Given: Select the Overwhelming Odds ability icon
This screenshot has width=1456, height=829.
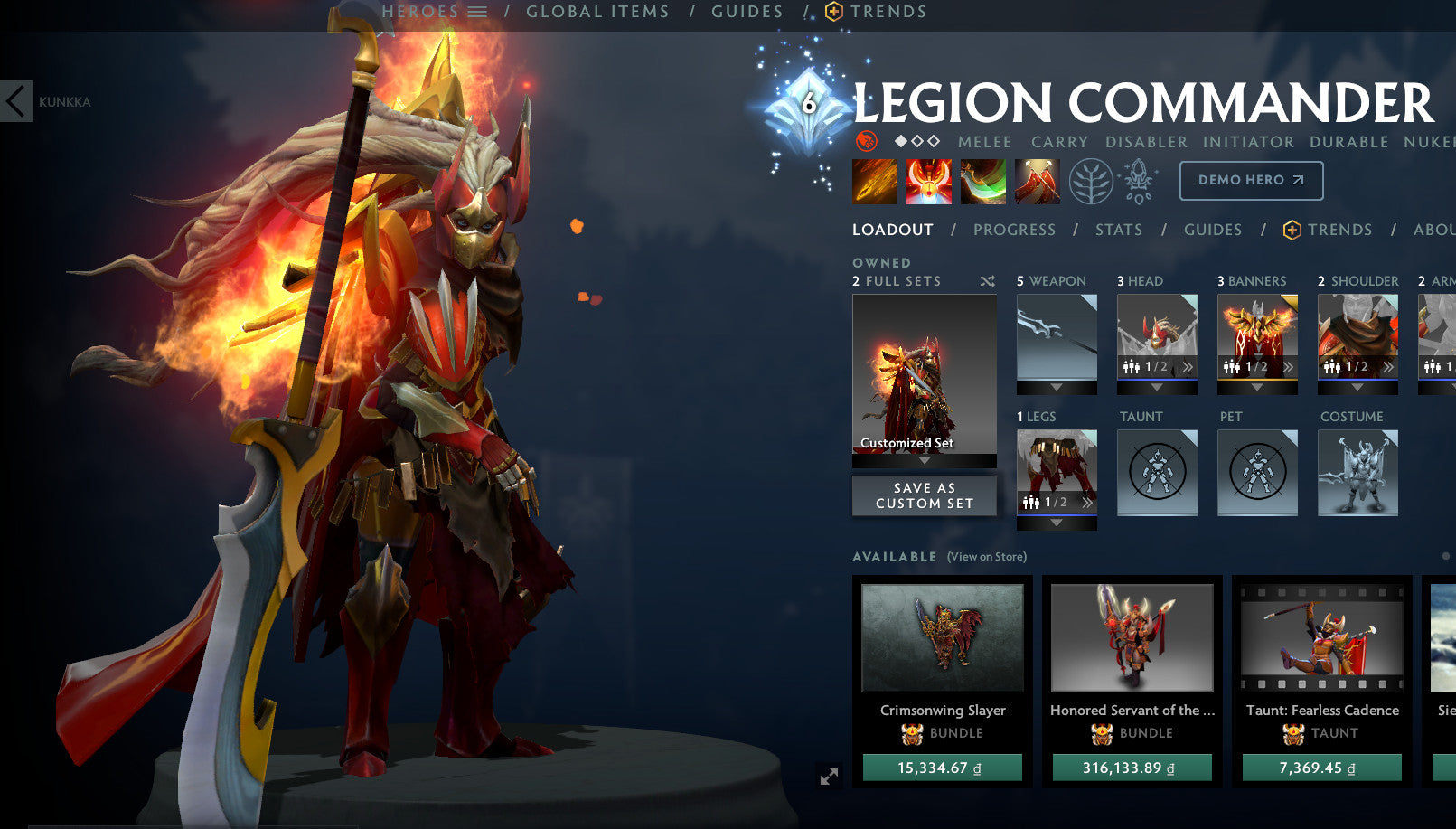Looking at the screenshot, I should [875, 181].
